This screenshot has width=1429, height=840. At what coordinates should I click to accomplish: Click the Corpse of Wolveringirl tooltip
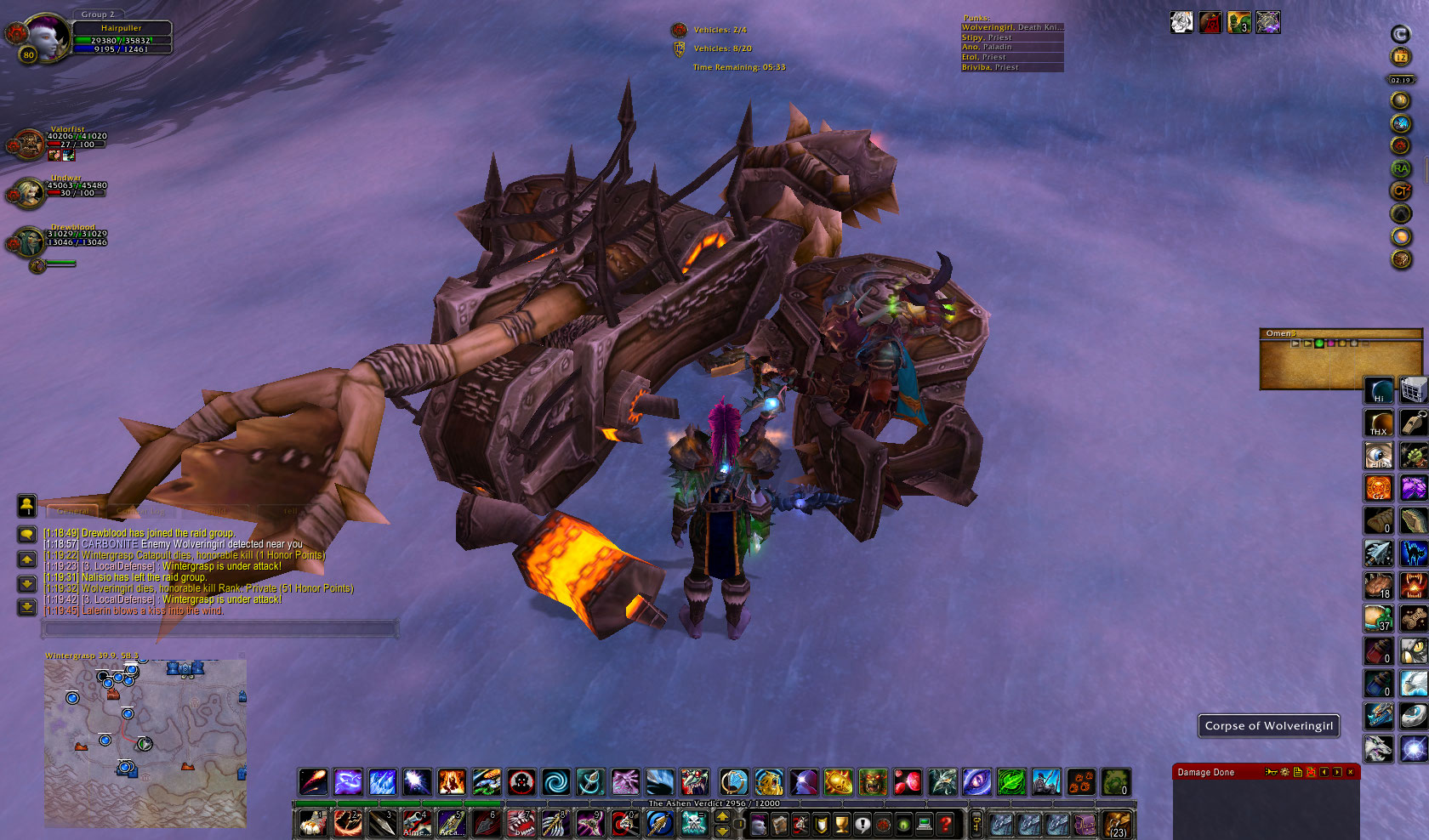[1268, 726]
